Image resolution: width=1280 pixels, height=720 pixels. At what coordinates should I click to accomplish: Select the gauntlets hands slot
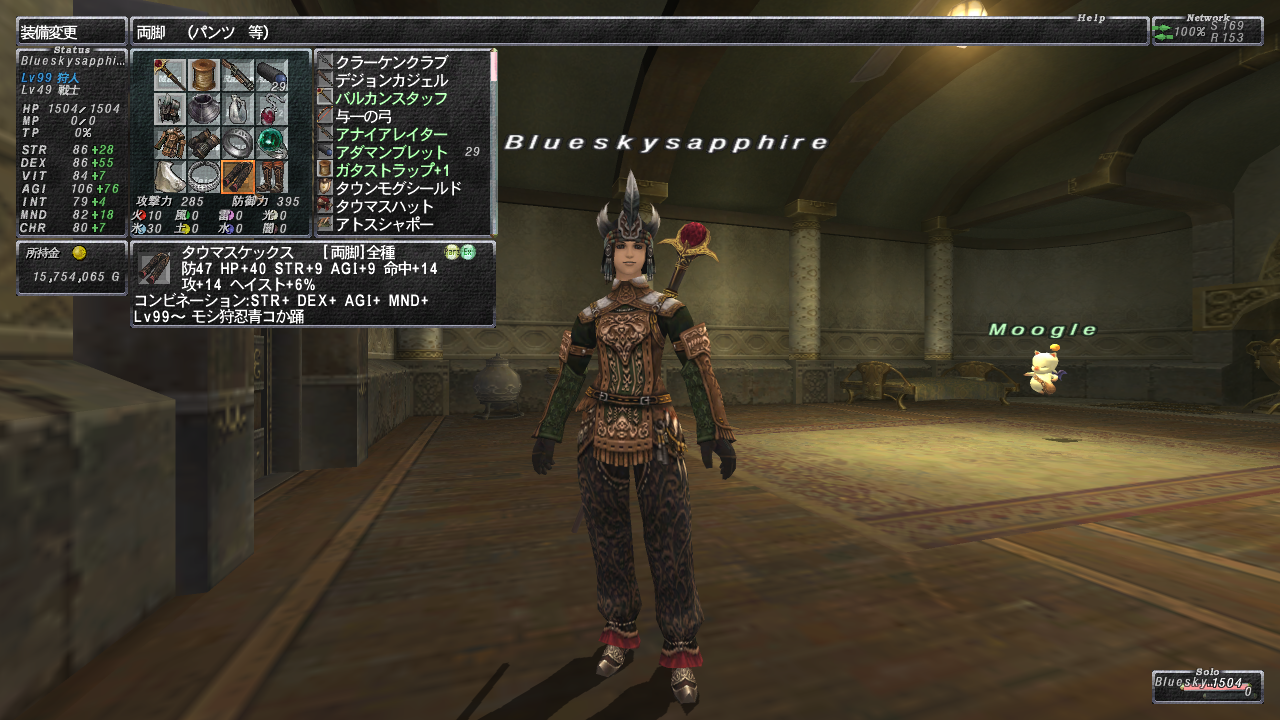point(204,143)
